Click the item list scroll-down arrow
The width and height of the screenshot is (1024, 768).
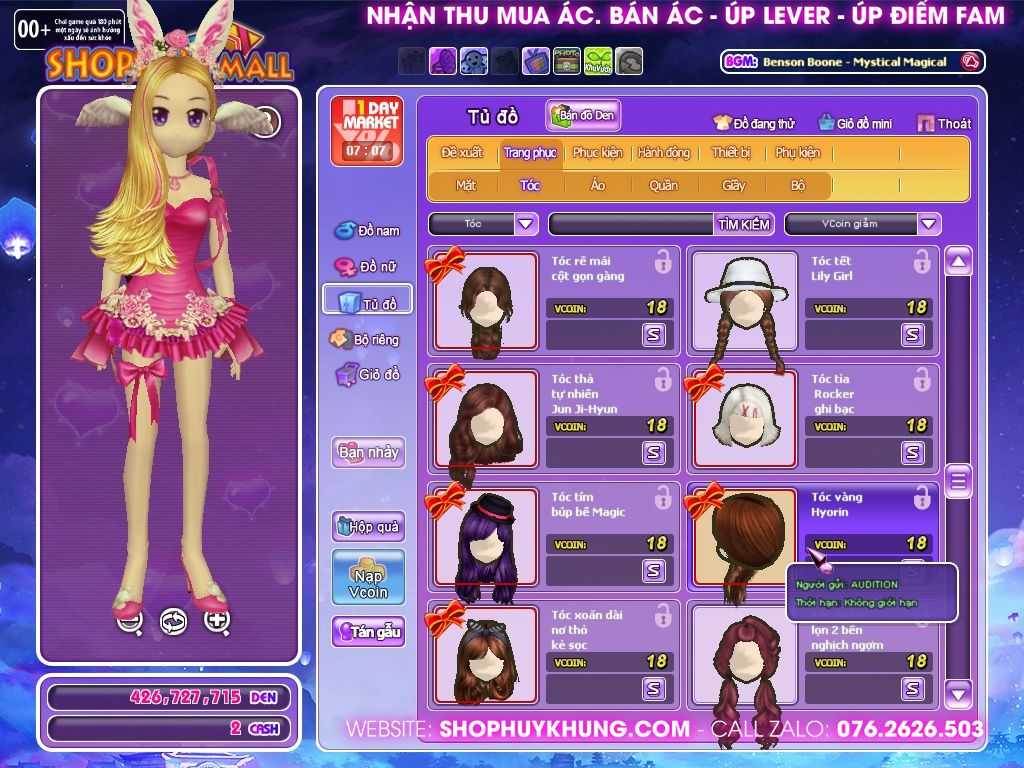tap(958, 692)
